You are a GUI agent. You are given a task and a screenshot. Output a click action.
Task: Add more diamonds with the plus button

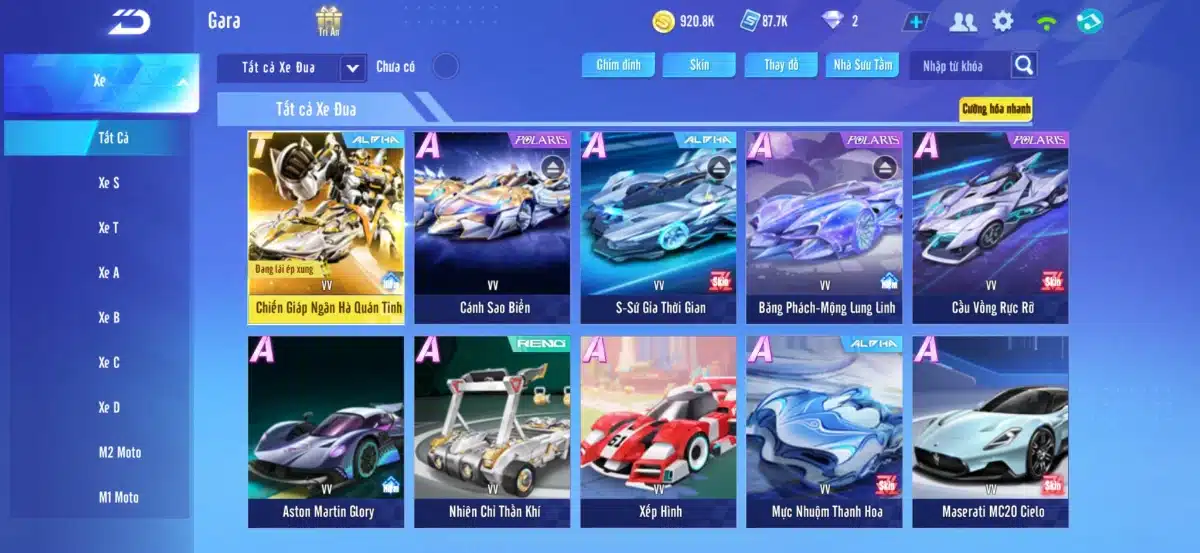(914, 21)
